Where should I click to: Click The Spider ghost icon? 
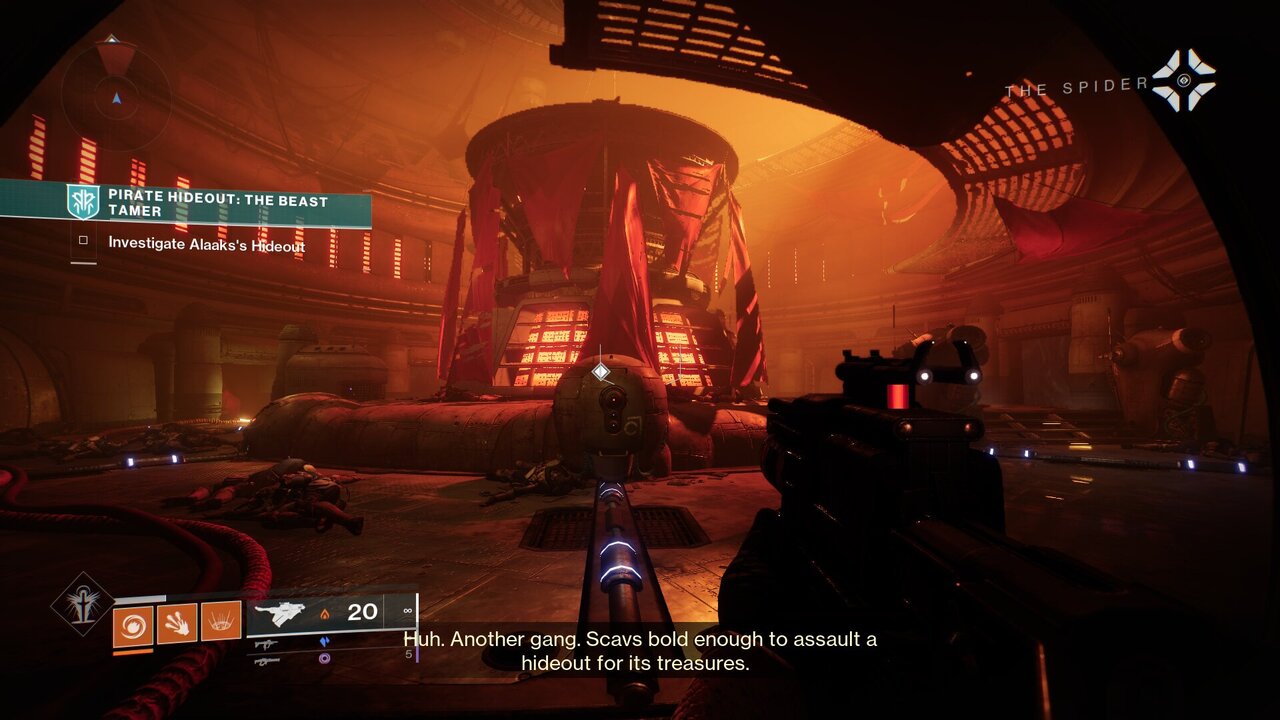coord(1183,81)
